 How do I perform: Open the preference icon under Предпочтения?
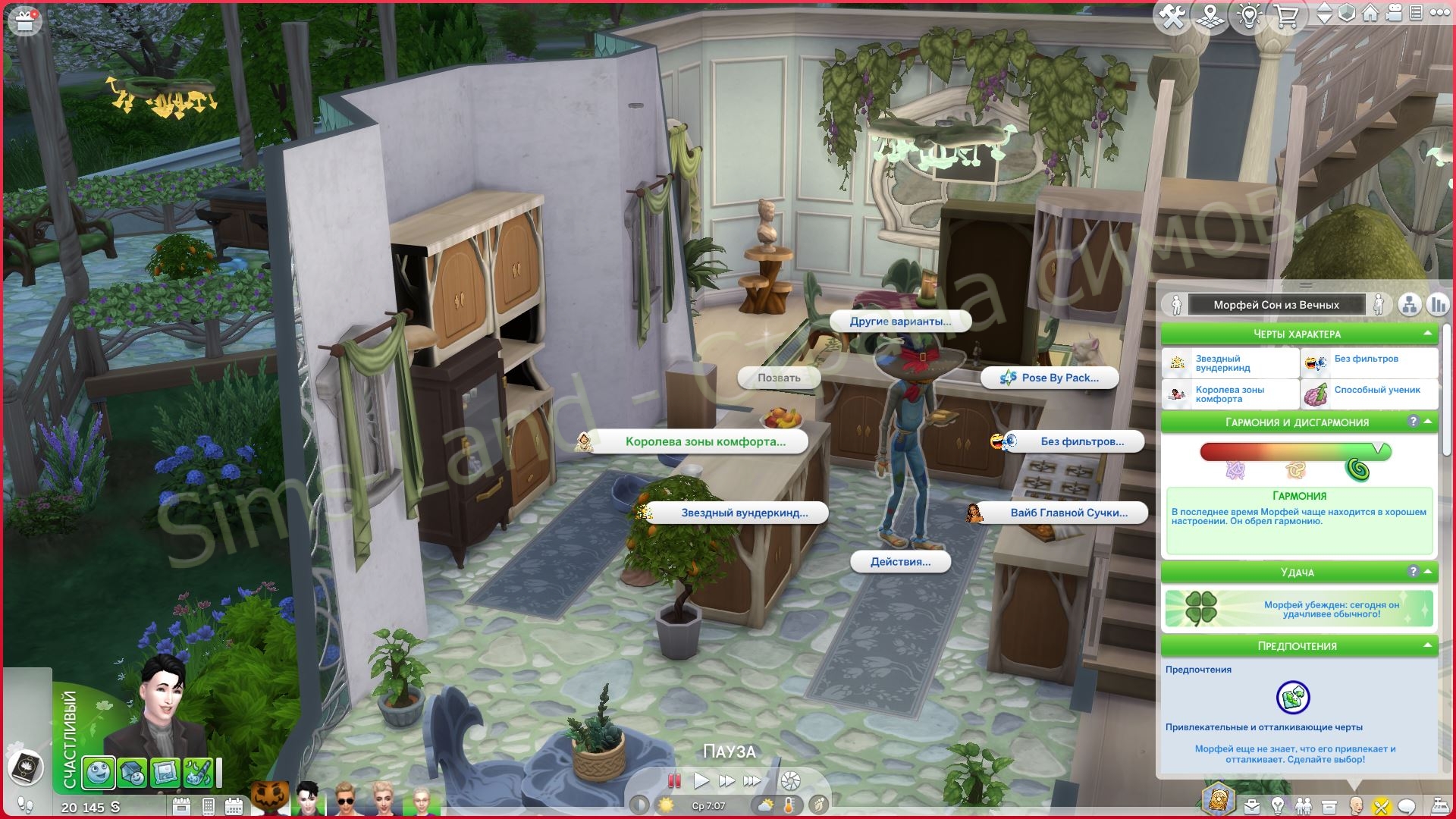pos(1293,698)
